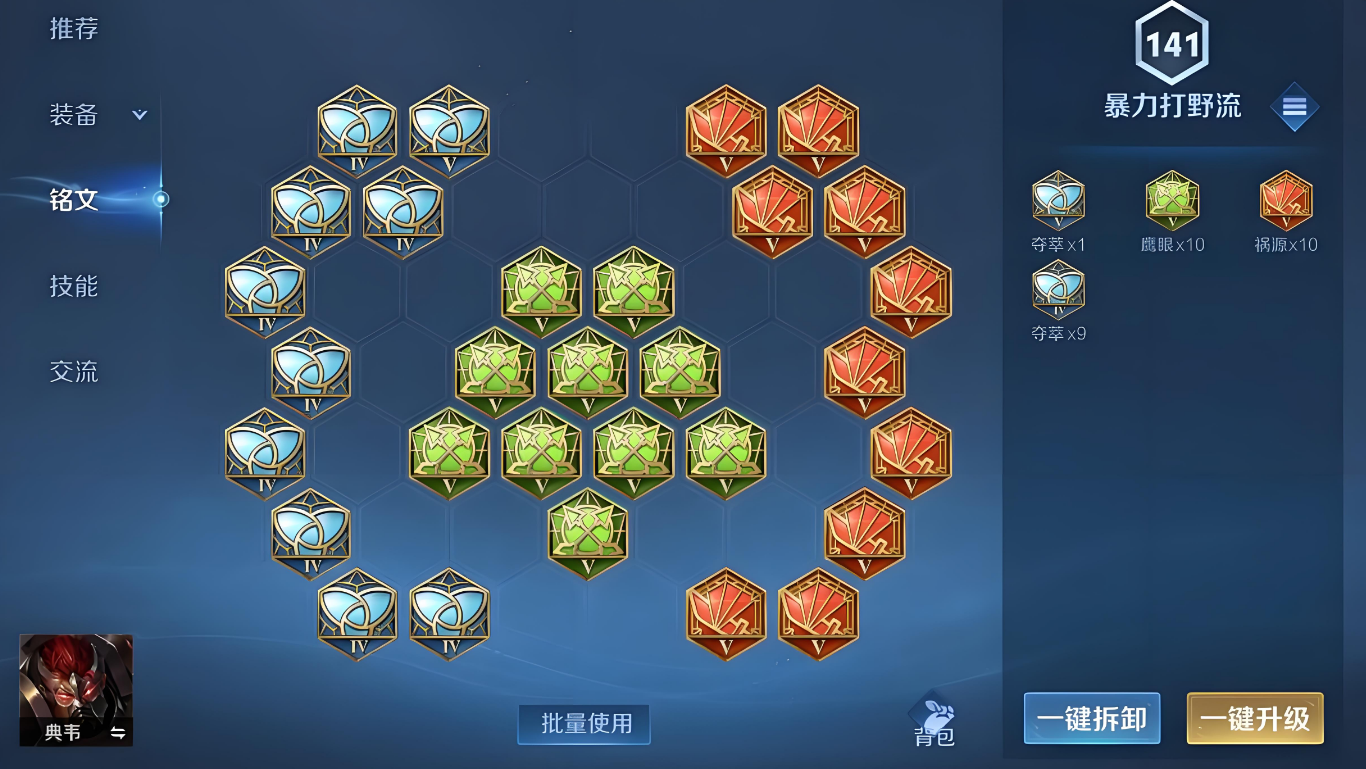Click the 批量使用 button
Screen dimensions: 1366x769
(584, 724)
